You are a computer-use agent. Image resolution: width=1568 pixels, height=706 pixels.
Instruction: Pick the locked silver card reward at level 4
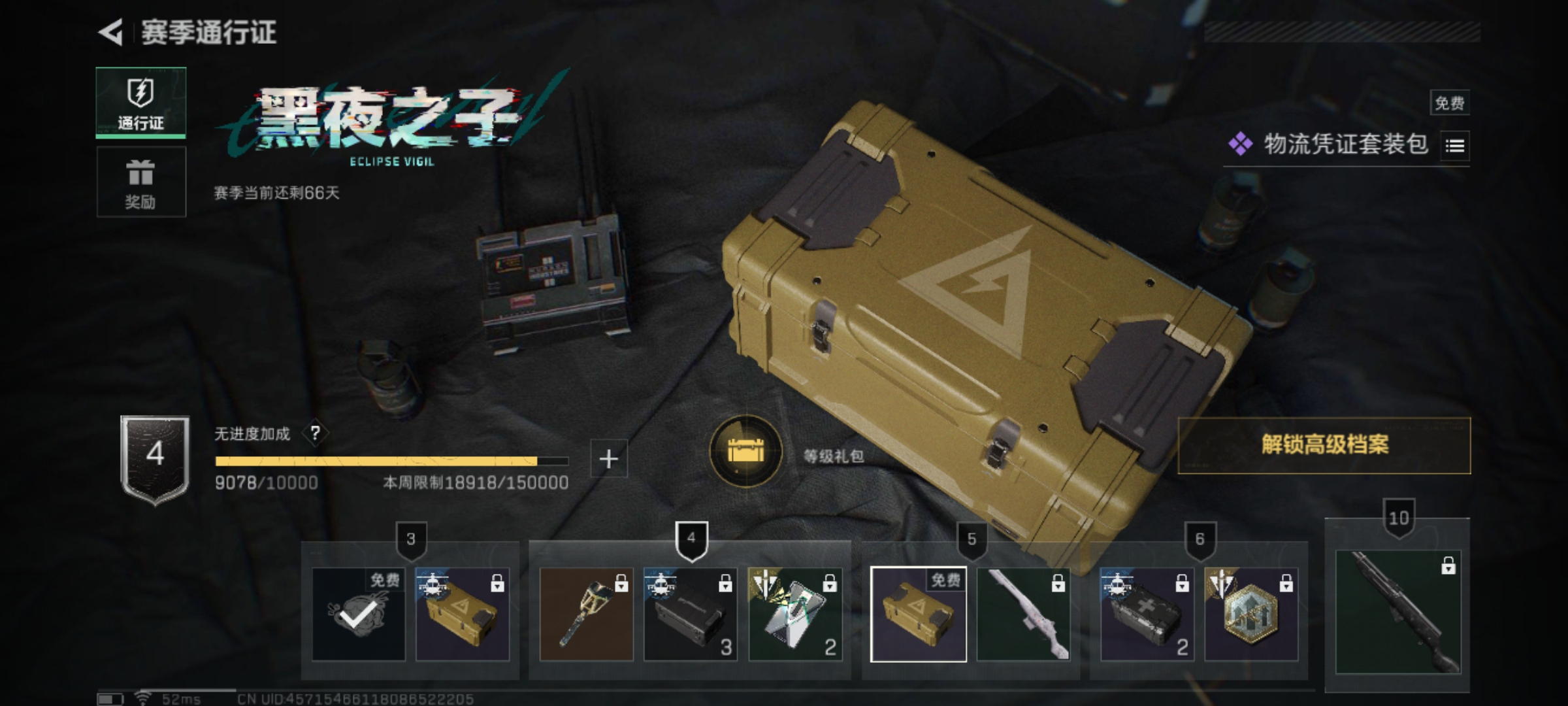point(794,614)
